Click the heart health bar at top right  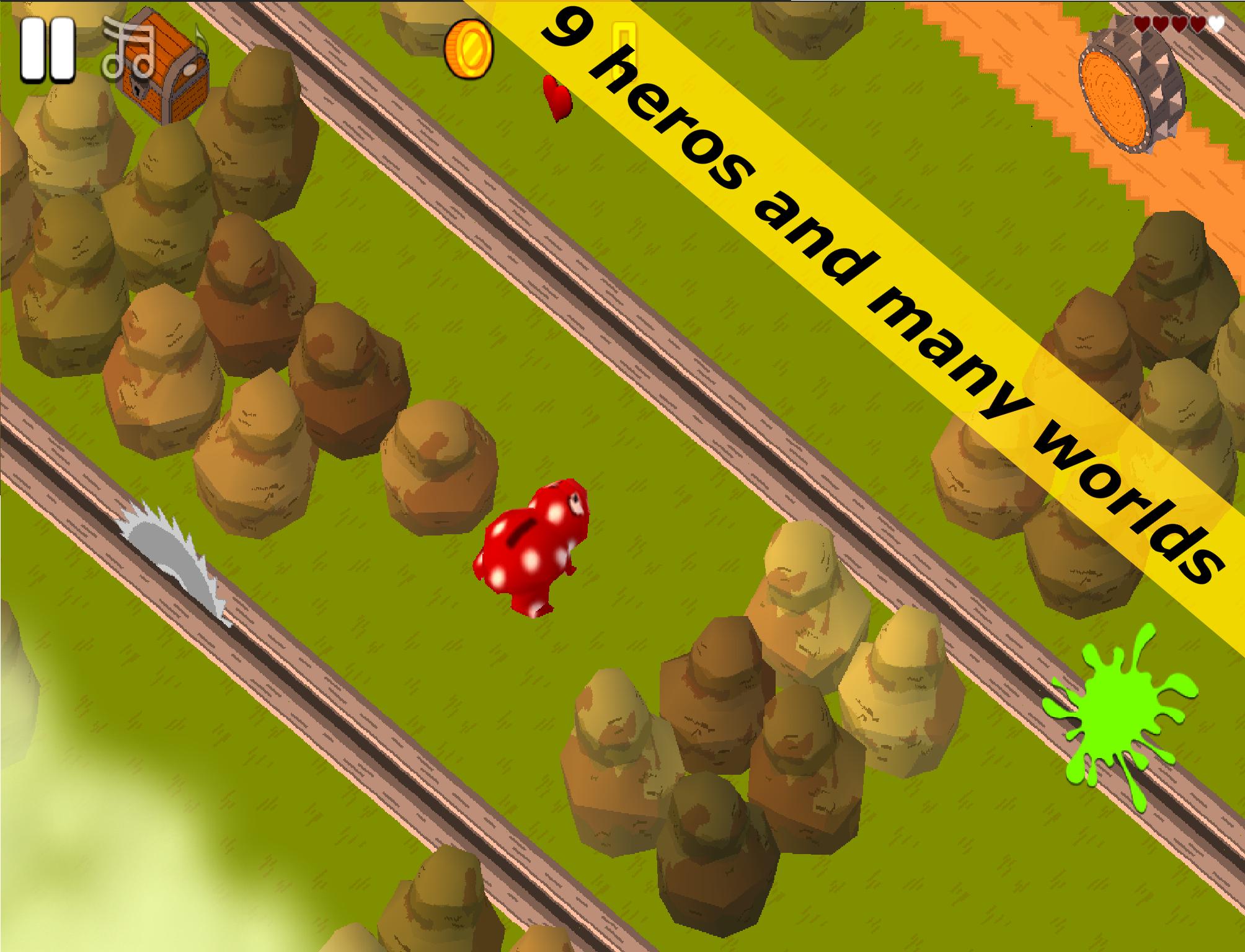[x=1178, y=25]
